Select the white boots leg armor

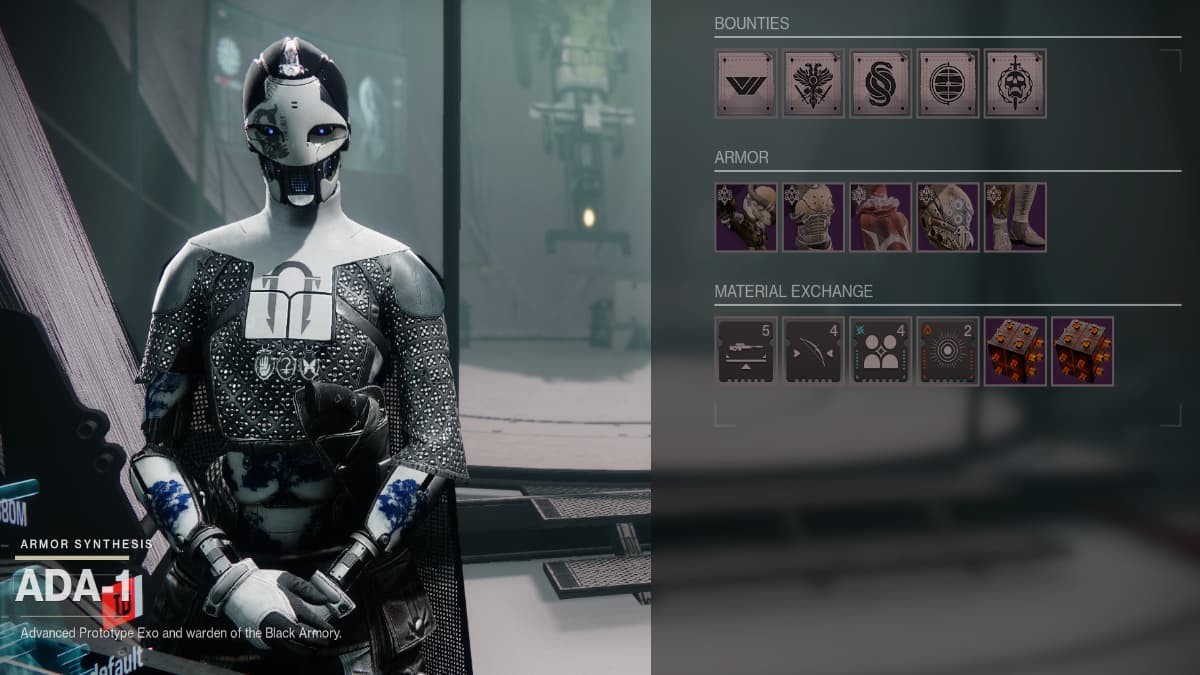tap(1015, 217)
